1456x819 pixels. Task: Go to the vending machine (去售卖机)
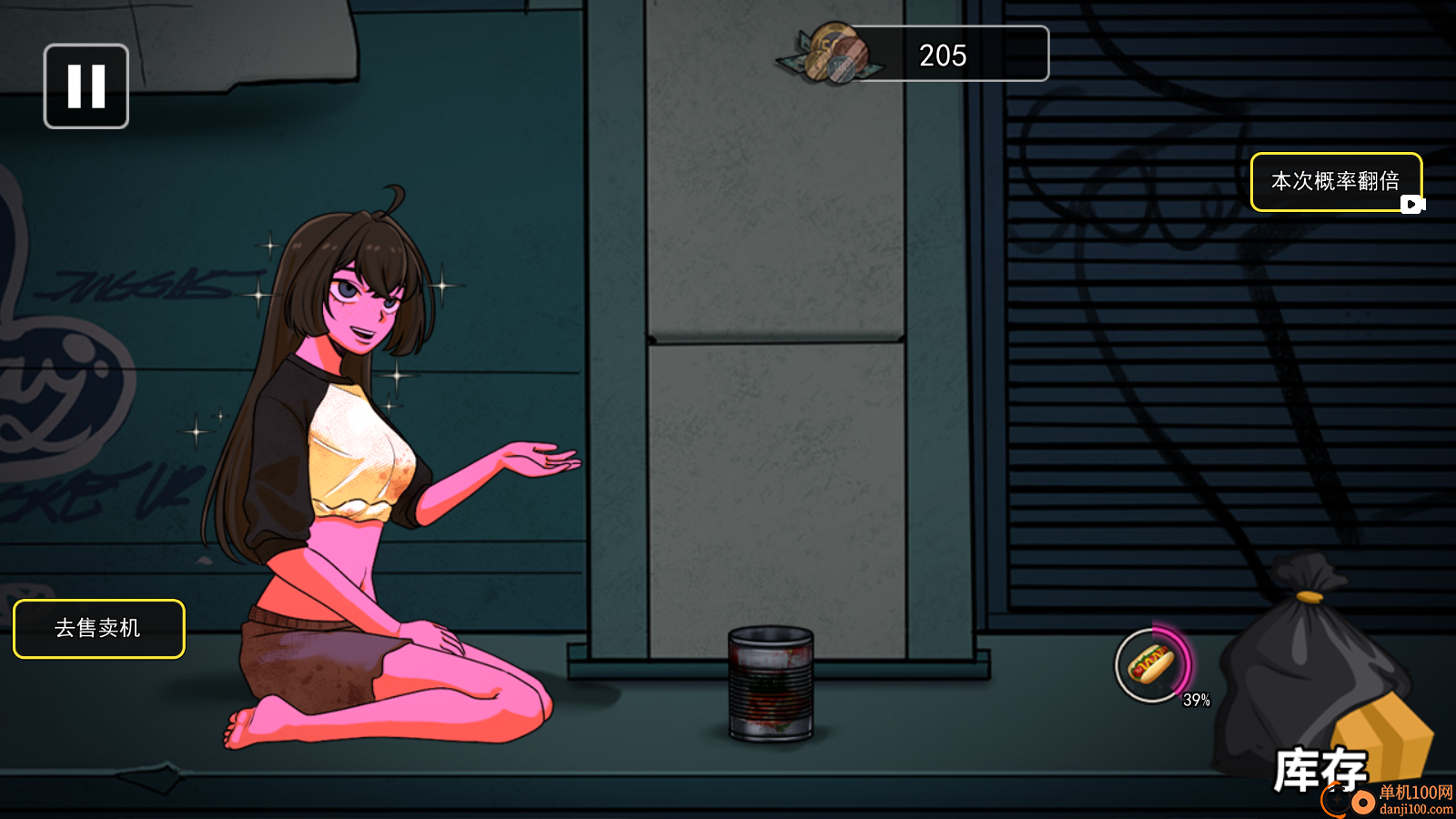(x=98, y=628)
